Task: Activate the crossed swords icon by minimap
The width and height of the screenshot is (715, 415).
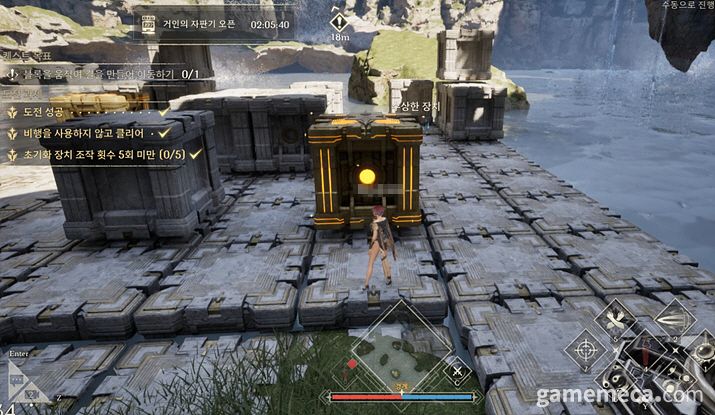Action: pyautogui.click(x=457, y=372)
